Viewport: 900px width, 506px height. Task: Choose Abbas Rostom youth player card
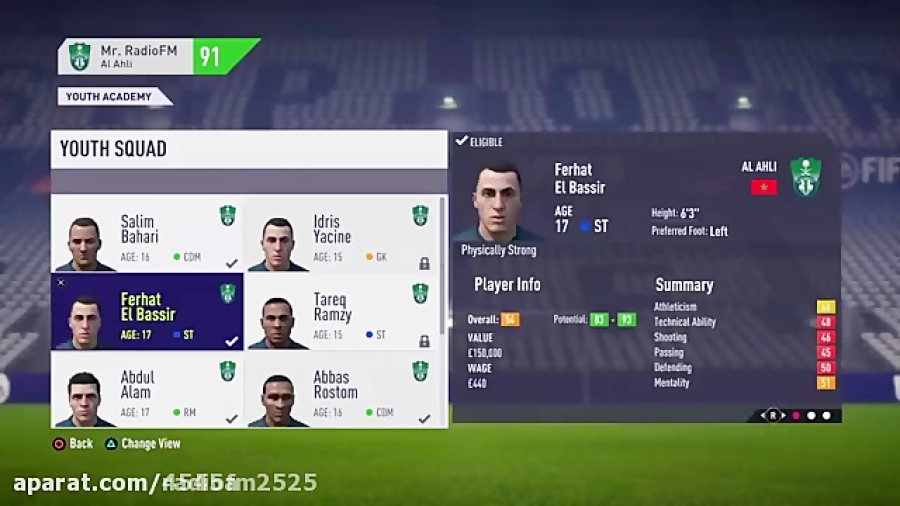[x=340, y=390]
